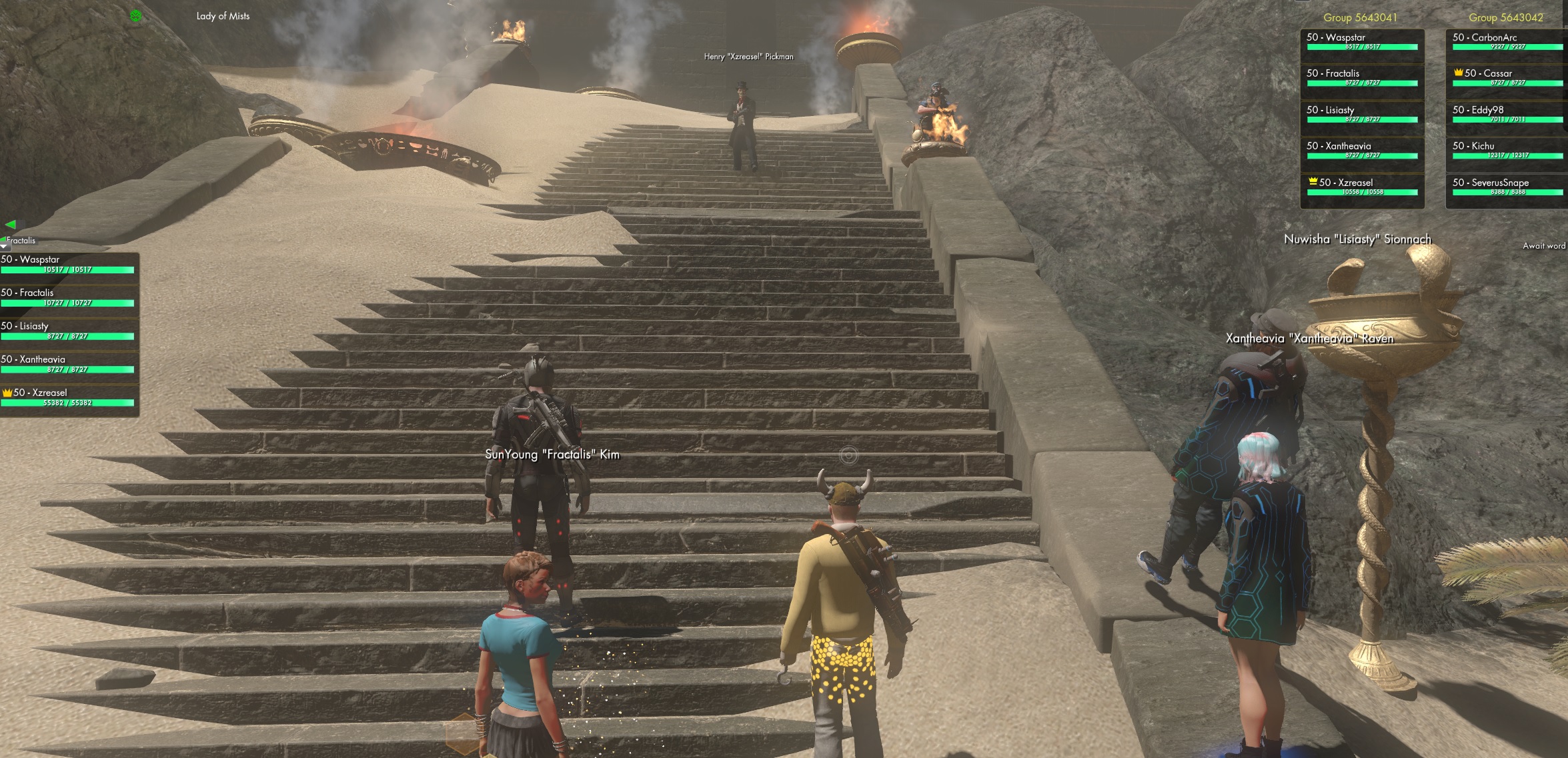
Task: Click Xzreasel's team frame with 55382 health
Action: click(x=68, y=397)
